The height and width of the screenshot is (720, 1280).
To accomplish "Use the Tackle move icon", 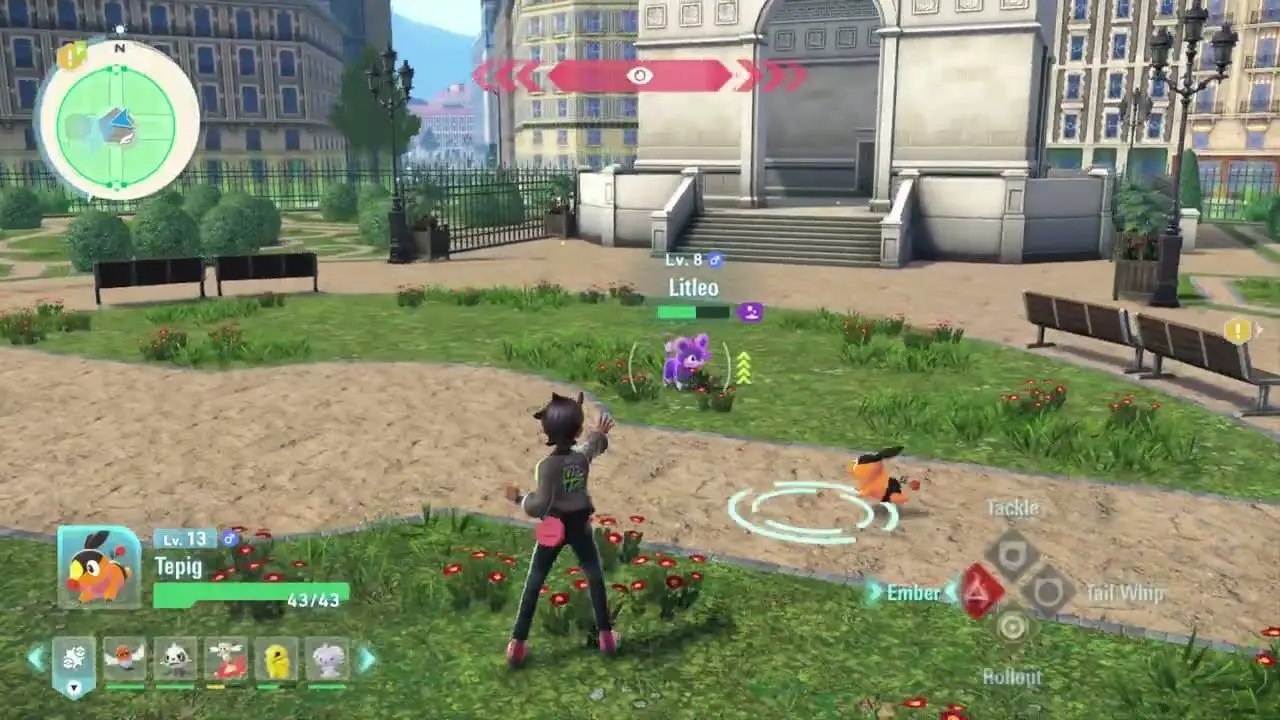I will (1013, 555).
